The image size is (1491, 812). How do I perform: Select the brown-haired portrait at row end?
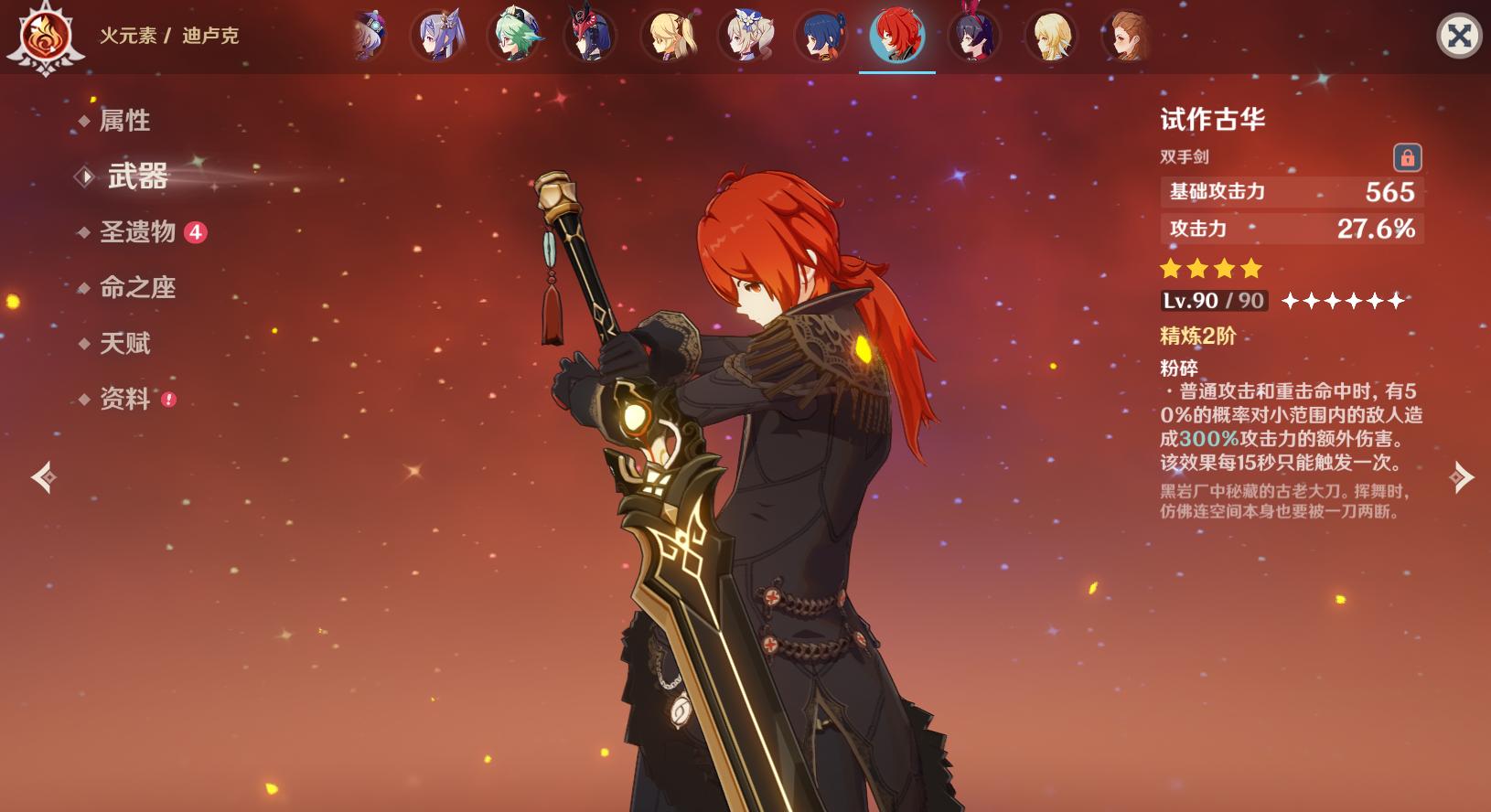(x=1126, y=37)
